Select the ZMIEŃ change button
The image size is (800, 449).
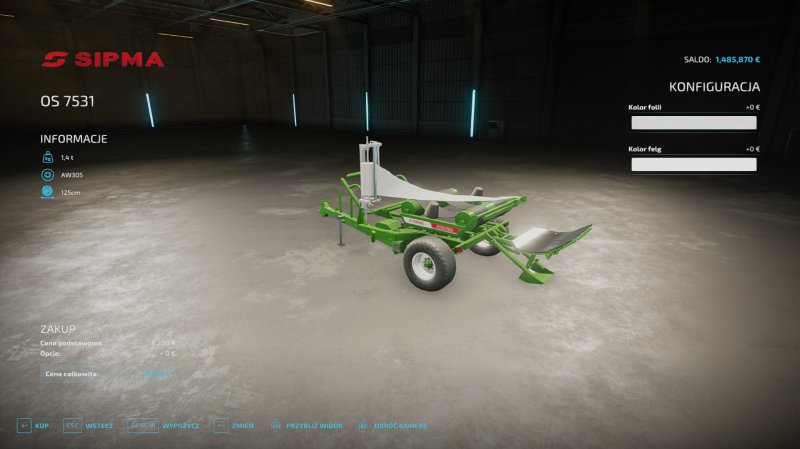coord(234,425)
